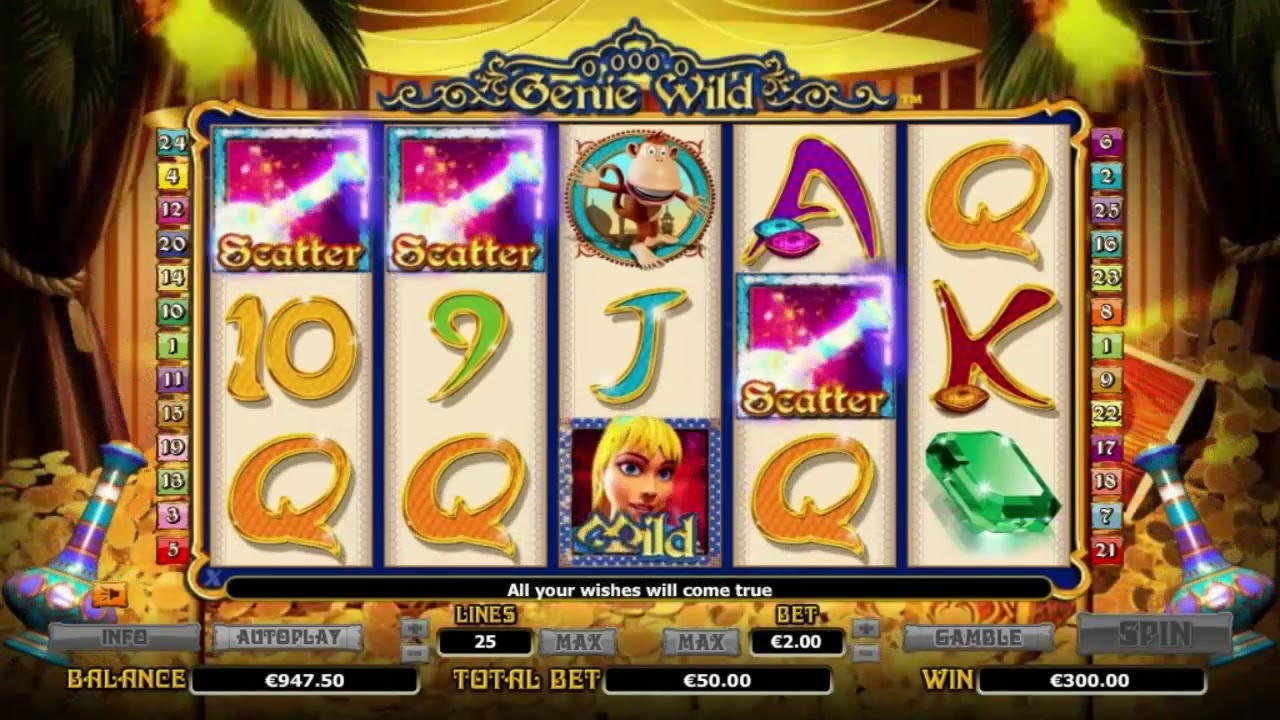Viewport: 1280px width, 720px height.
Task: Click the blue X corner button
Action: tap(212, 577)
